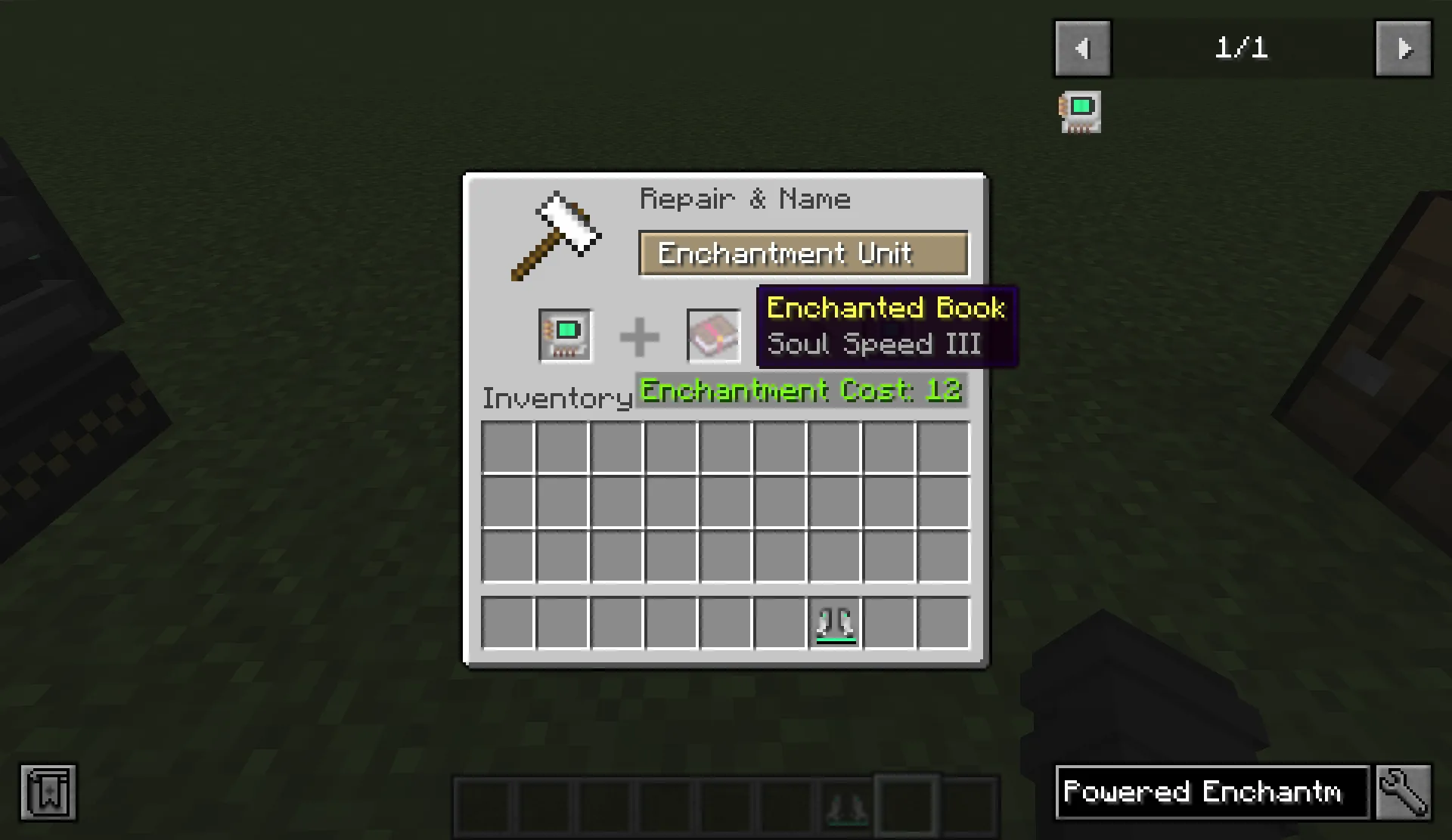1452x840 pixels.
Task: Select the Enchantment Unit item in the recipe sidebar
Action: tap(1079, 111)
